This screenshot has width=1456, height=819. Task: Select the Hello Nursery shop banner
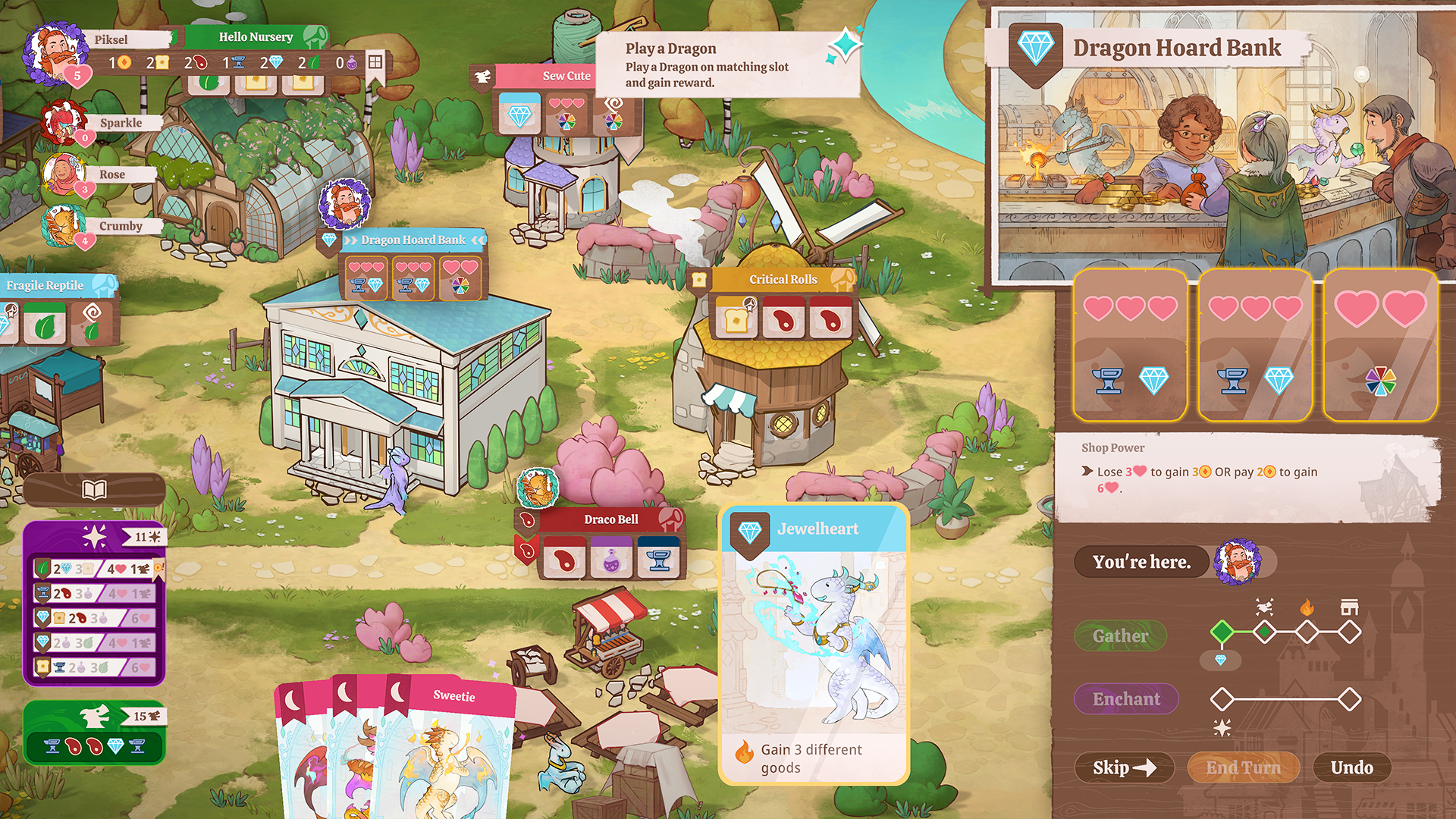click(256, 36)
